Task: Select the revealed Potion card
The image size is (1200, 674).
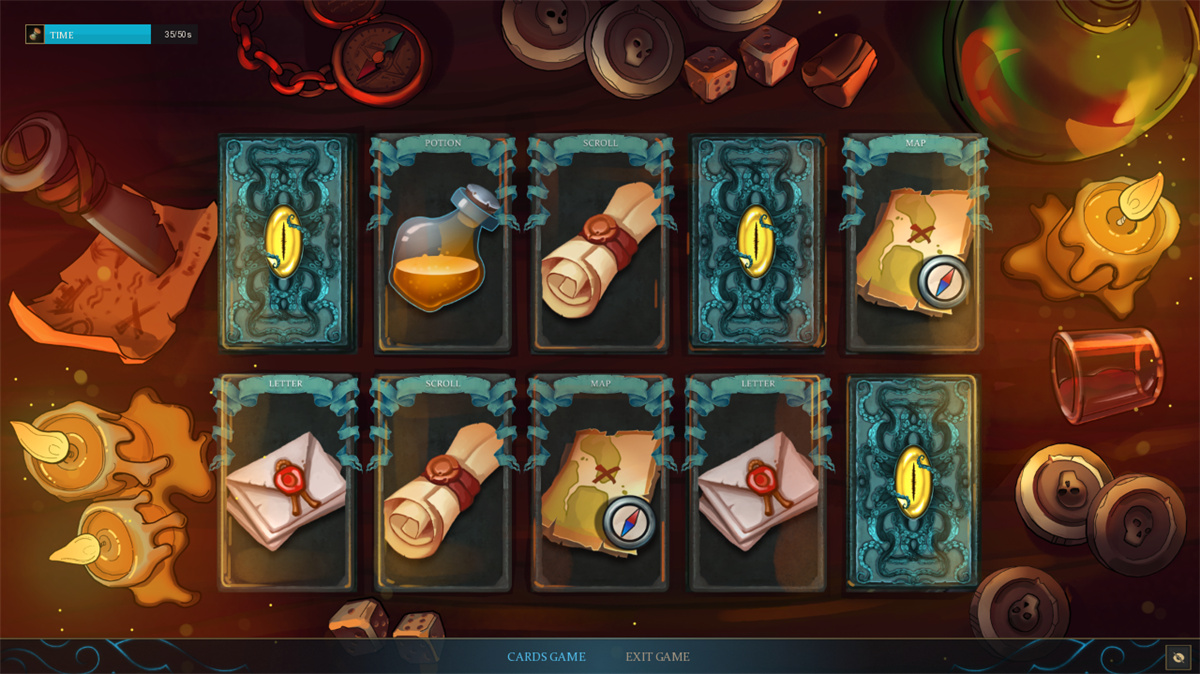Action: [x=442, y=244]
